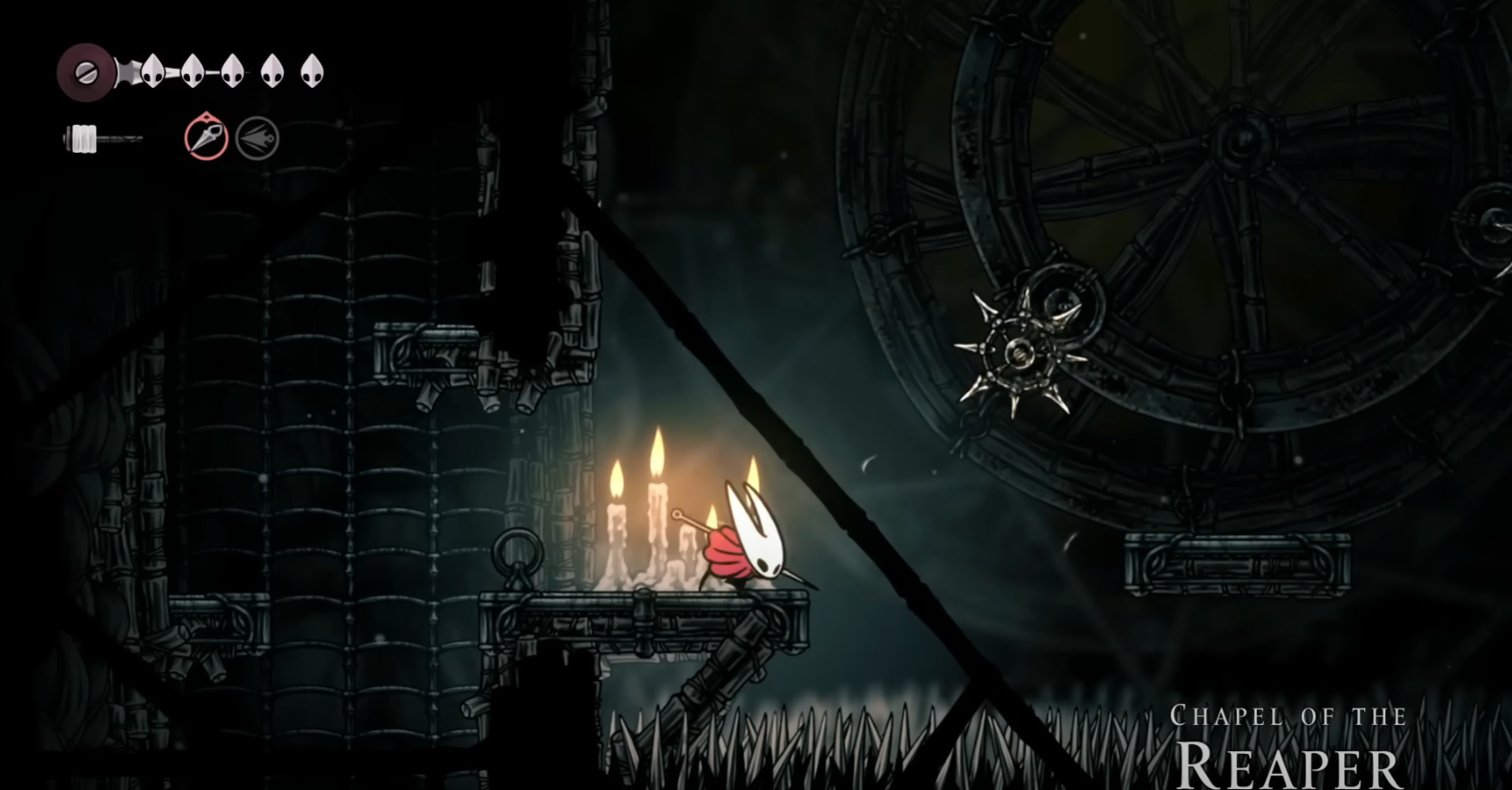The height and width of the screenshot is (790, 1512).
Task: Click the silk spool gauge icon
Action: tap(82, 138)
